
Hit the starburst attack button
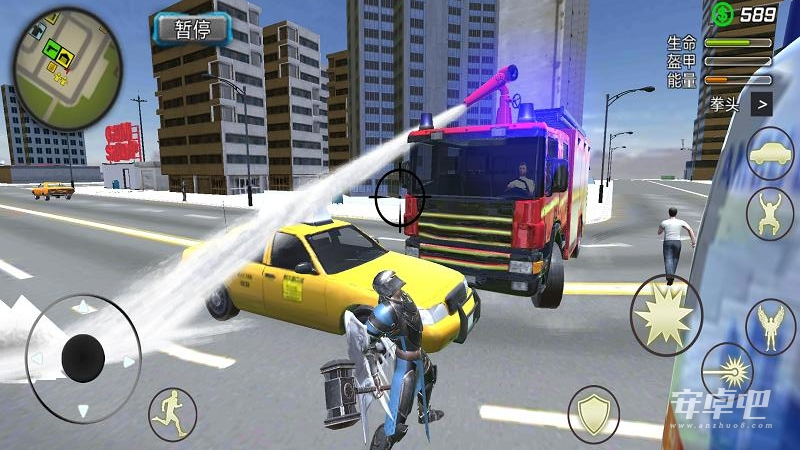[665, 312]
